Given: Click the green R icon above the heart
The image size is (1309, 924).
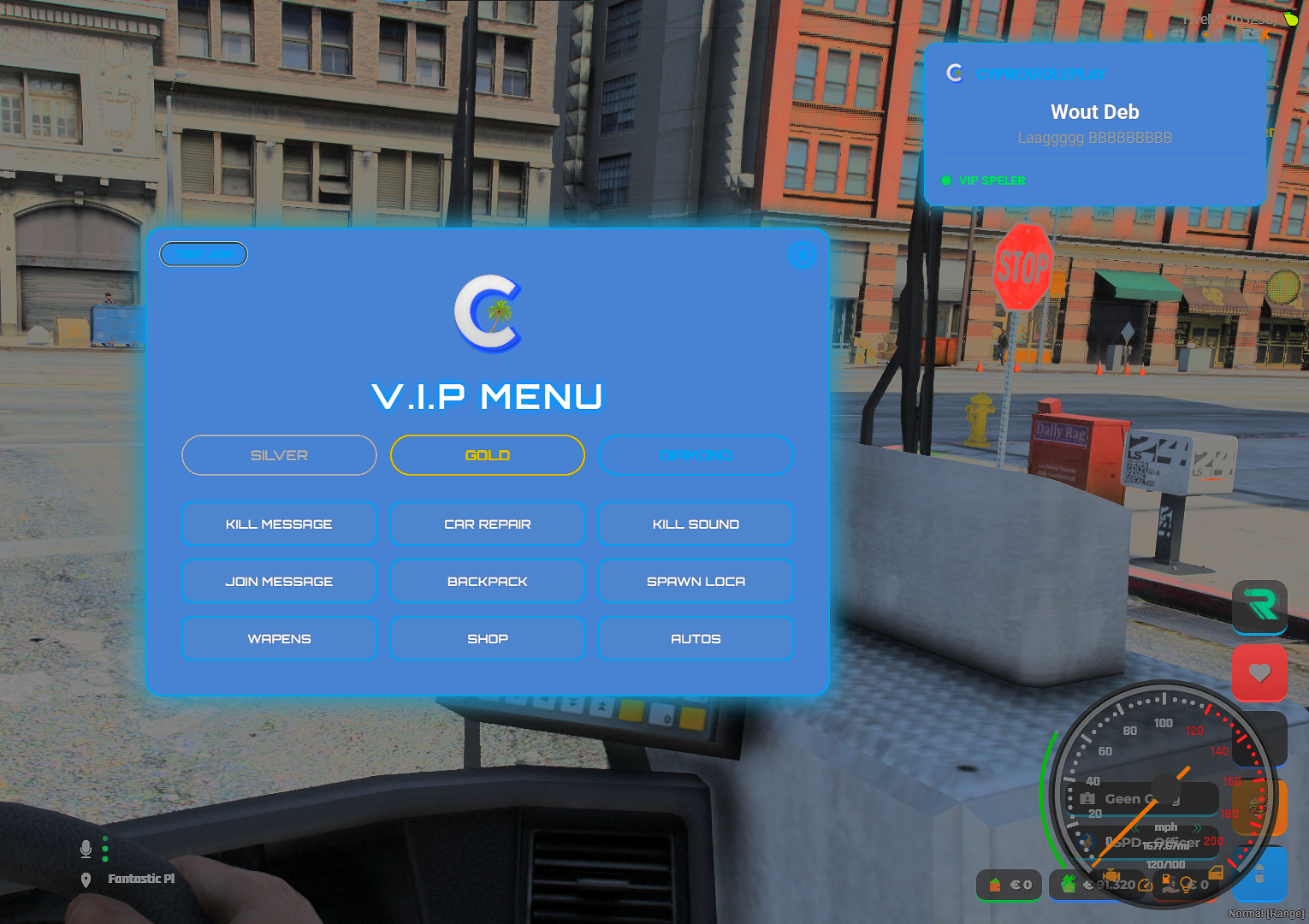Looking at the screenshot, I should click(1259, 607).
